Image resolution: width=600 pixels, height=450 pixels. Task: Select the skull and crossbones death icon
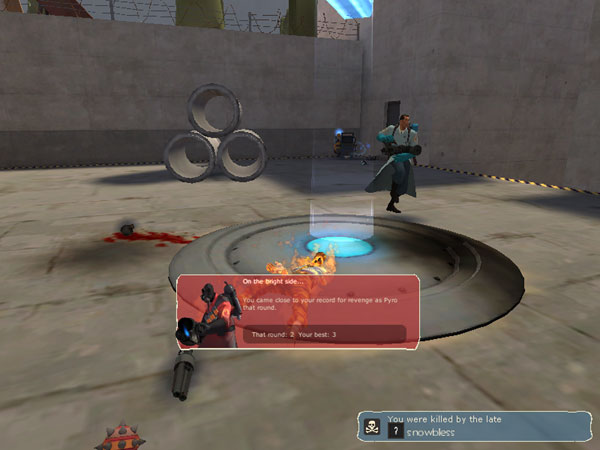click(370, 425)
